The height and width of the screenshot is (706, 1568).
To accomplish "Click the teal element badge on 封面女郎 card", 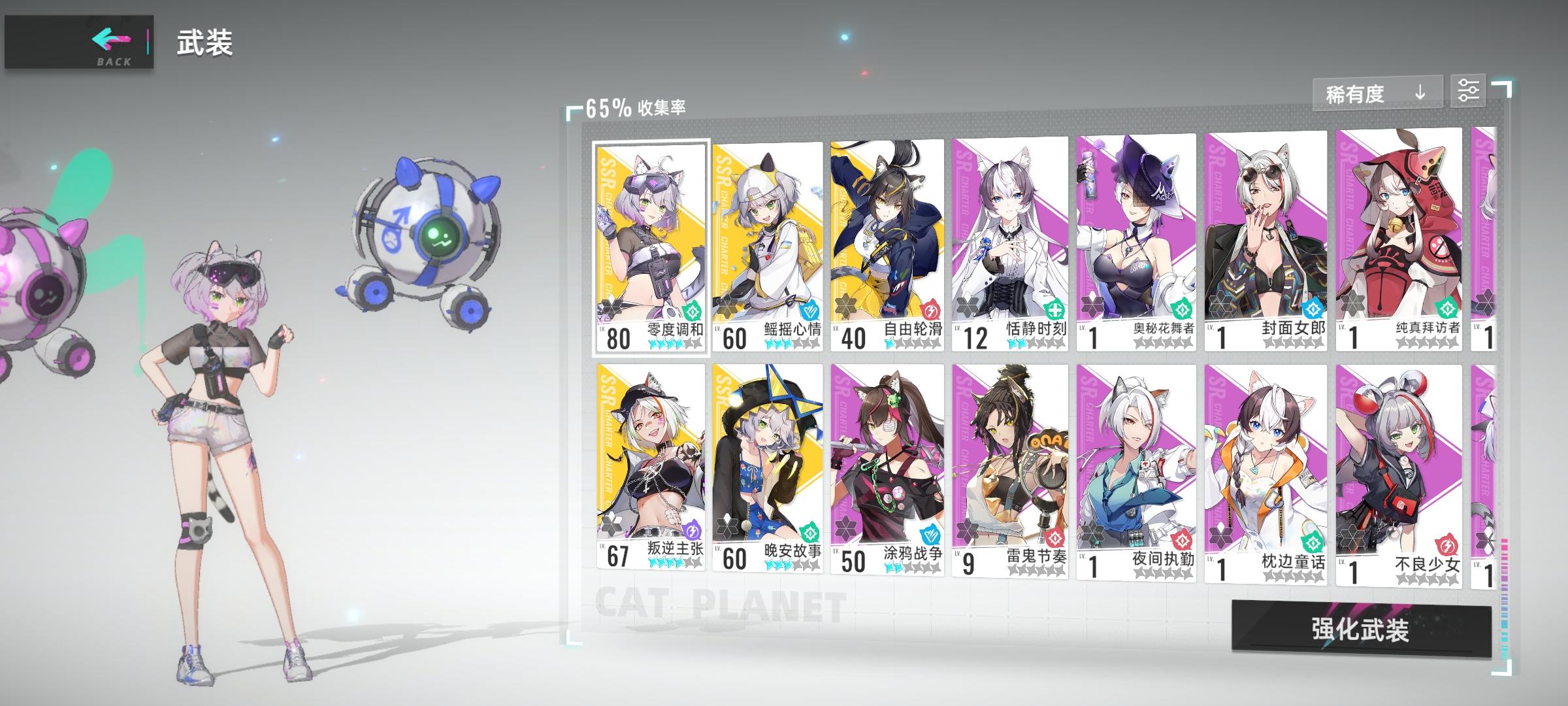I will [1314, 309].
